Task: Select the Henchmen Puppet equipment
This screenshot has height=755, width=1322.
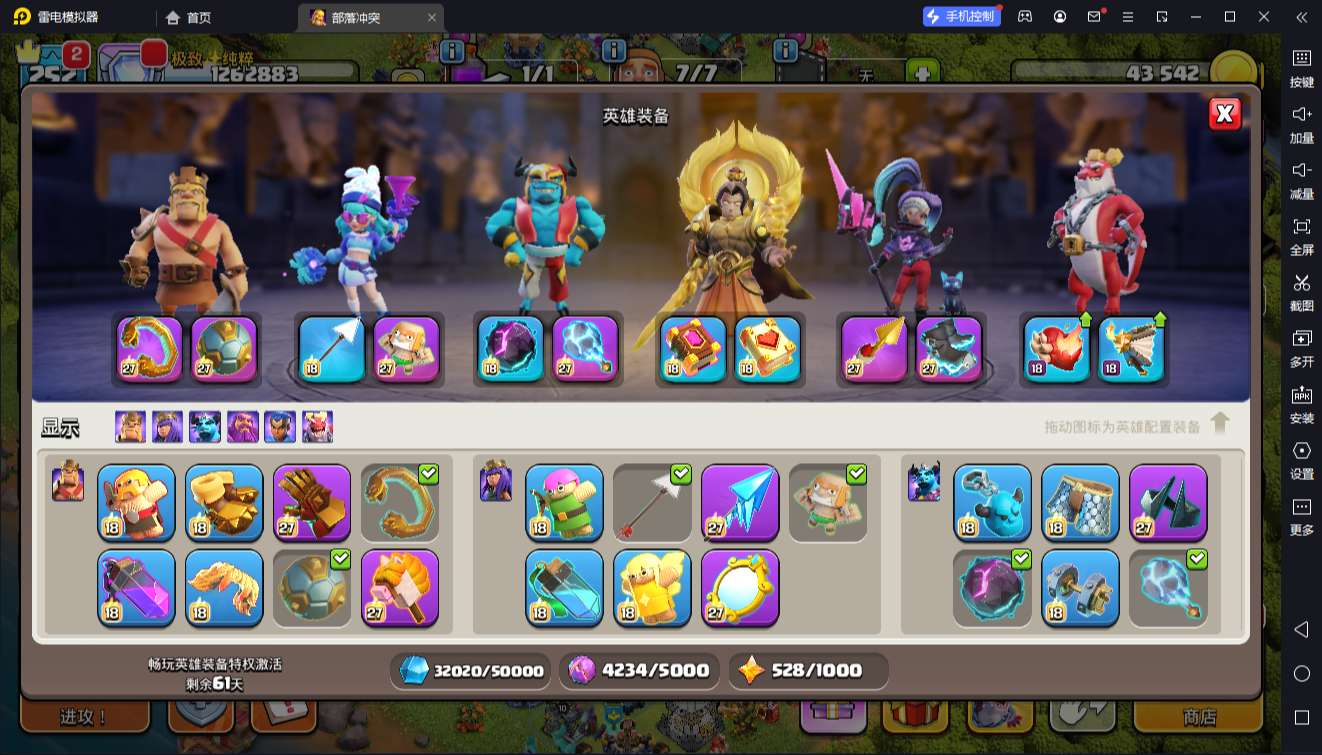Action: point(992,502)
